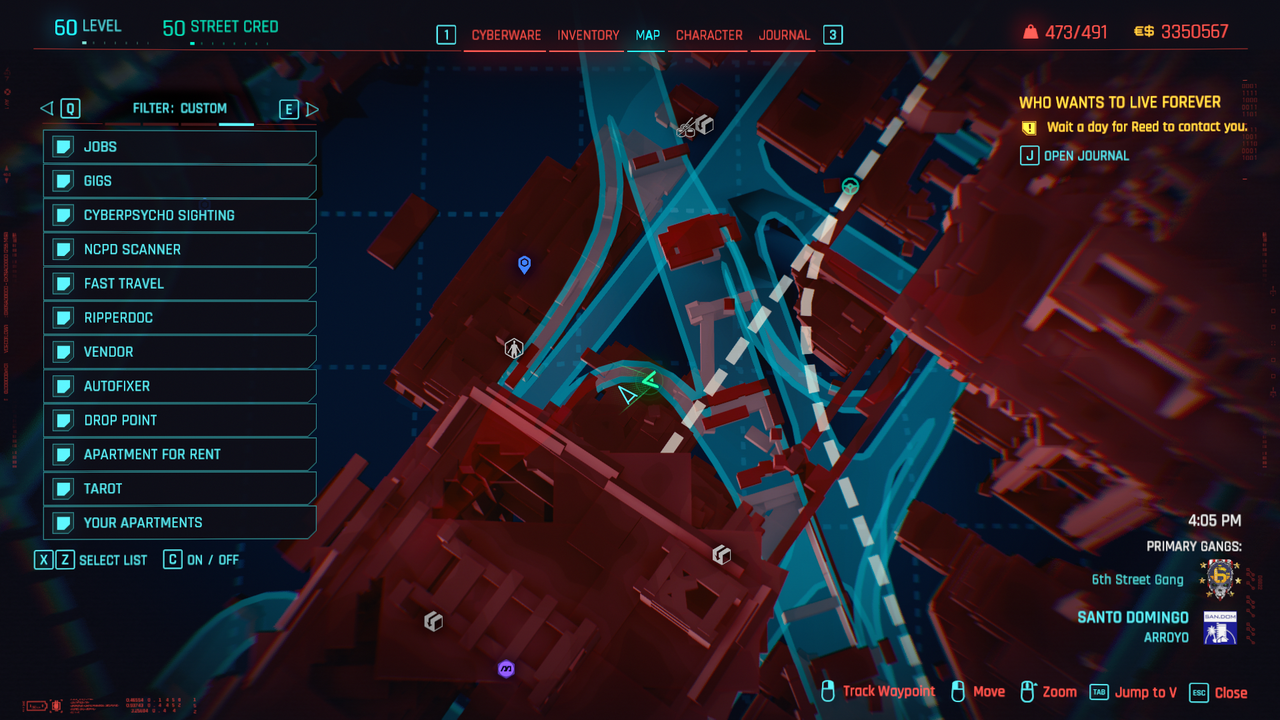This screenshot has height=720, width=1280.
Task: Select the Character tab
Action: click(x=709, y=35)
